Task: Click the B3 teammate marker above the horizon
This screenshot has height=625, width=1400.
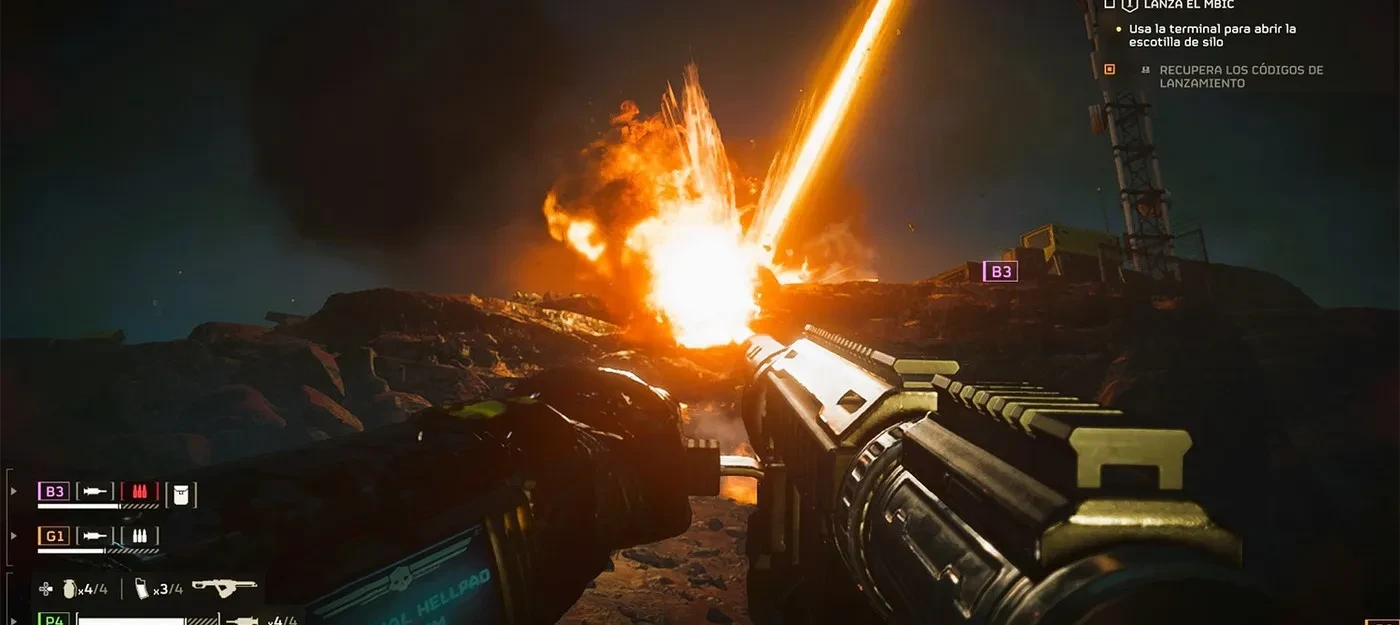Action: 1000,271
